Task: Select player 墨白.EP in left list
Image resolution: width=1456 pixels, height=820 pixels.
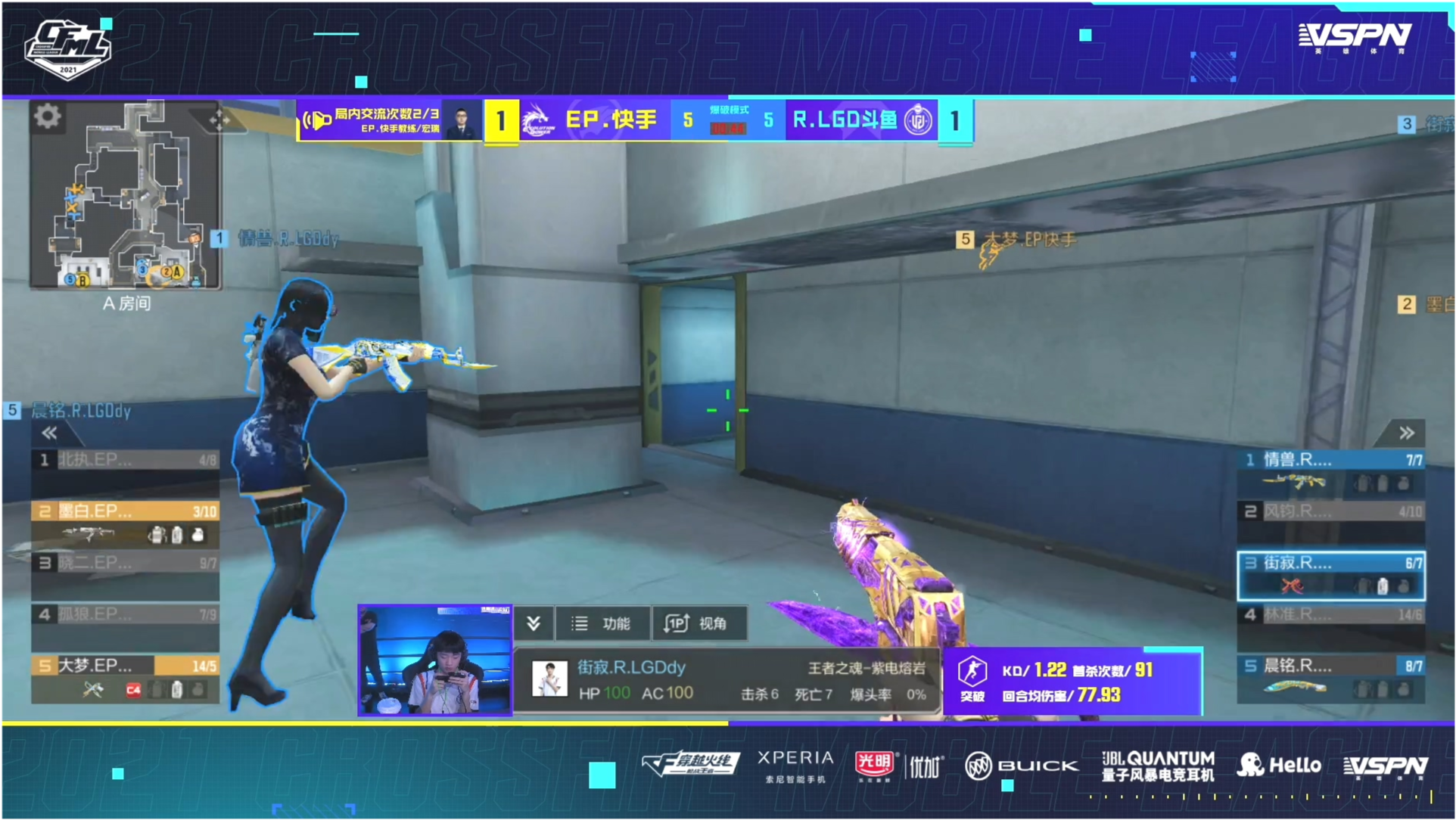Action: point(126,522)
